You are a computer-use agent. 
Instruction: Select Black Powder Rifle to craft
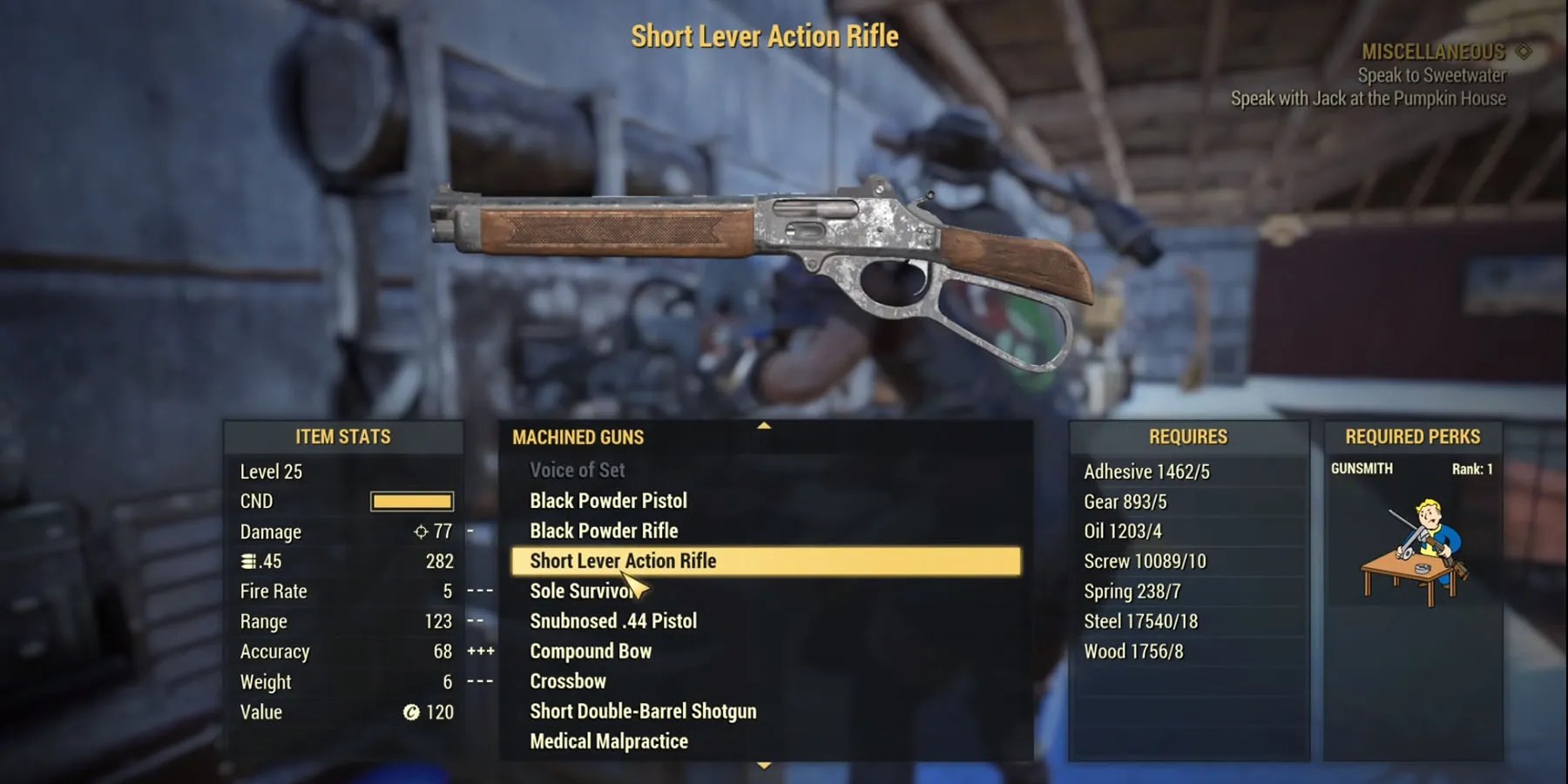604,531
